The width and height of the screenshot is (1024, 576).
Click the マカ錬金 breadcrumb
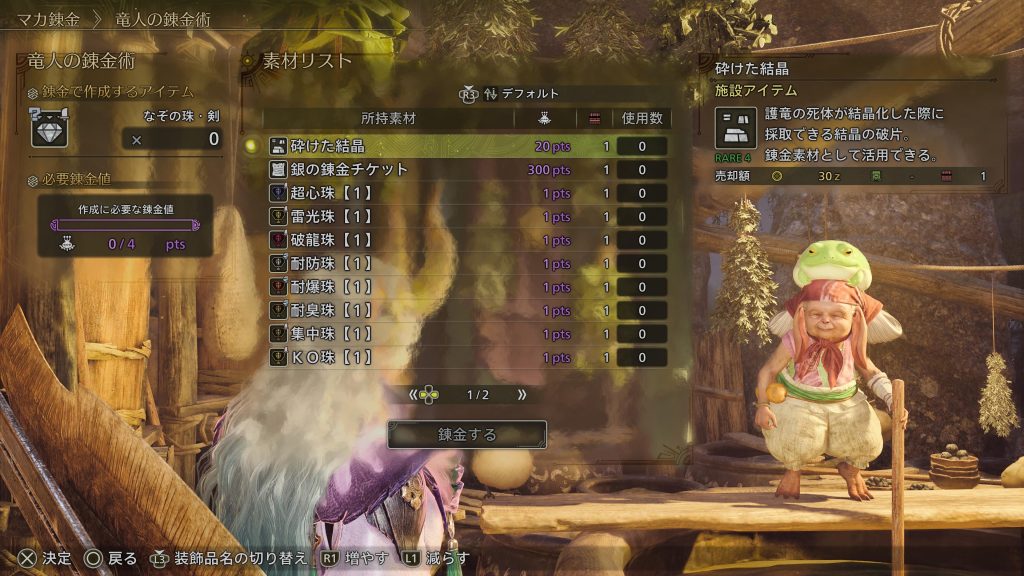[x=49, y=19]
